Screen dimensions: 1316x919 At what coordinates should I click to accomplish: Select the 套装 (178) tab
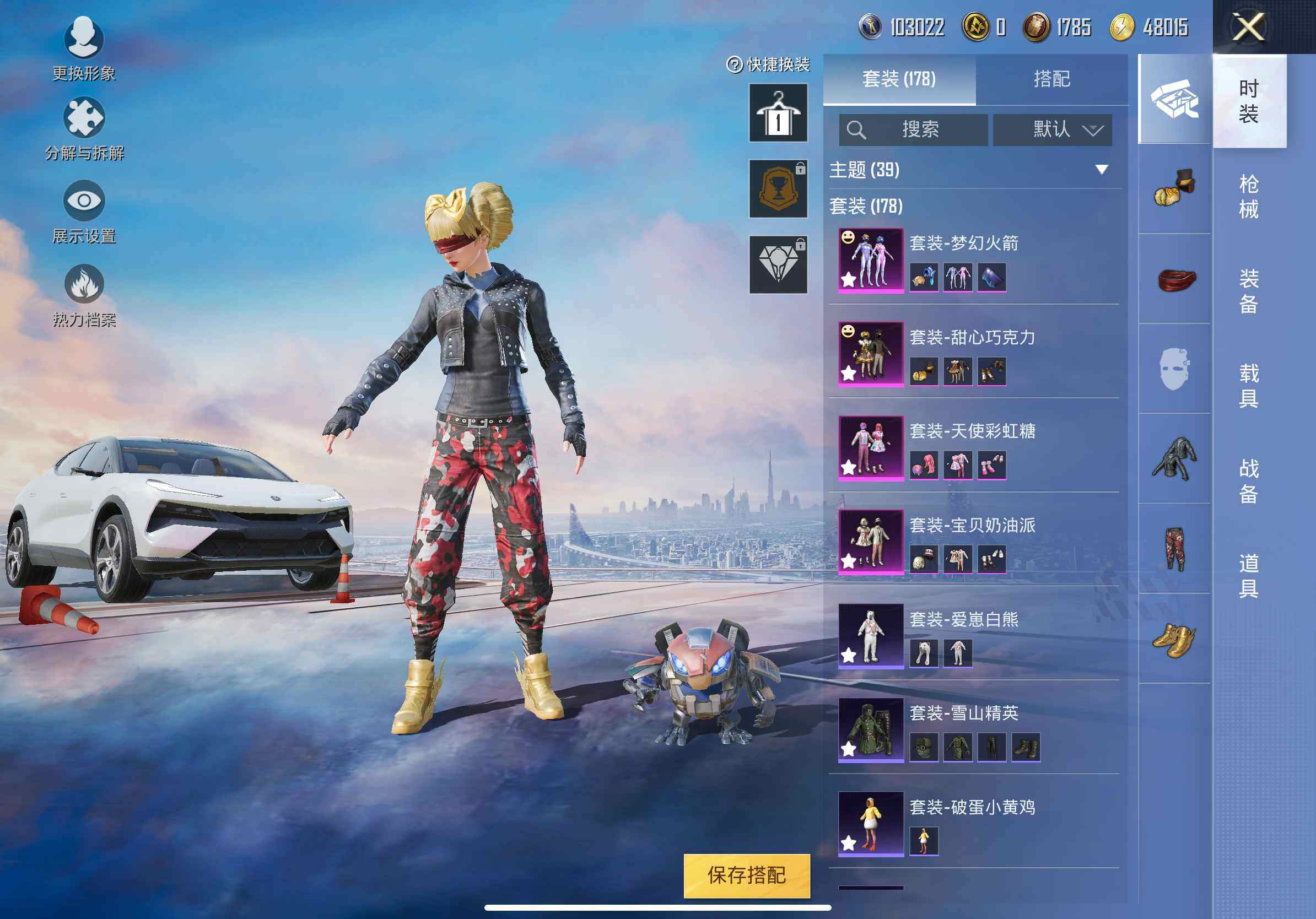[x=899, y=79]
